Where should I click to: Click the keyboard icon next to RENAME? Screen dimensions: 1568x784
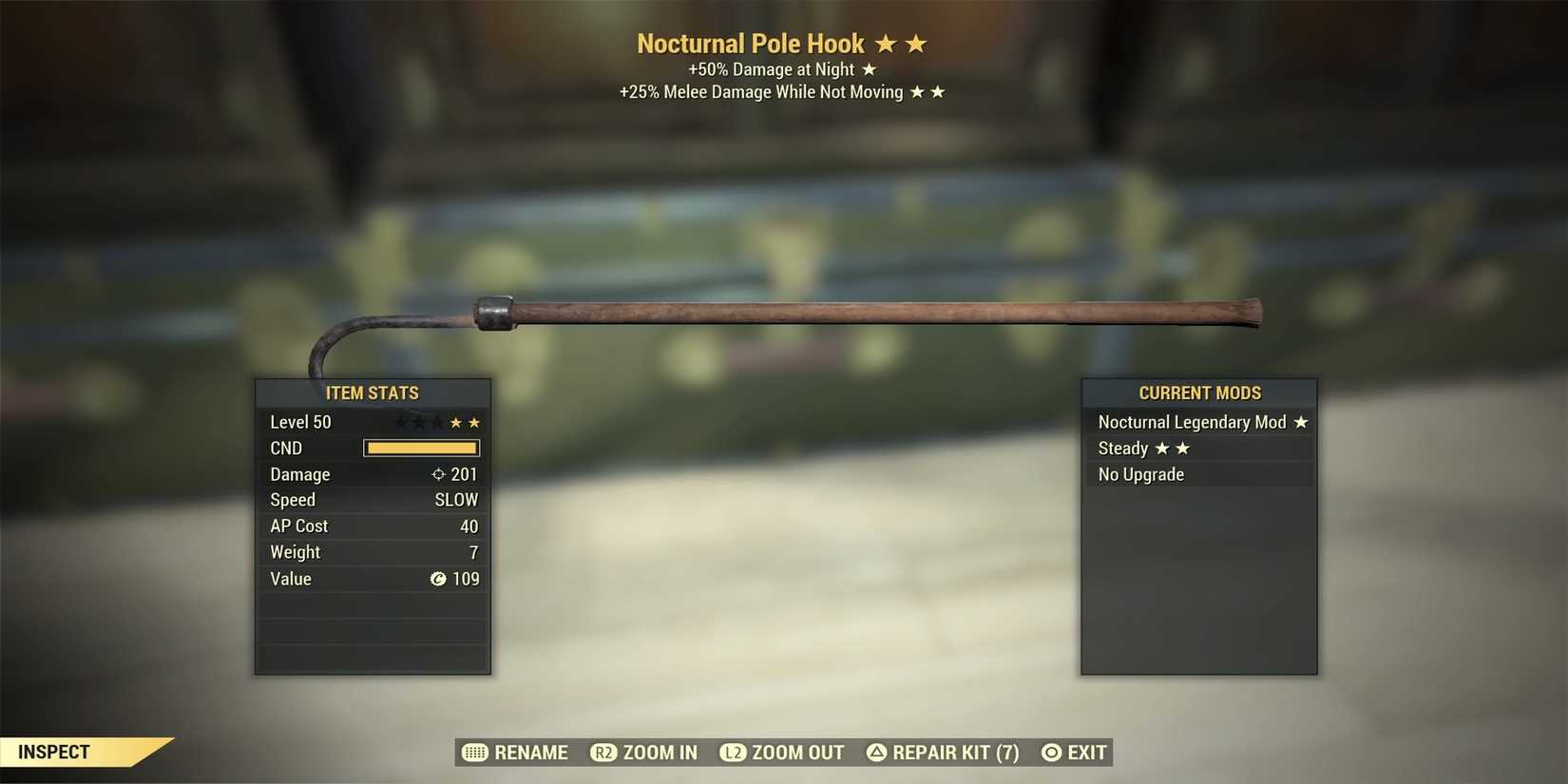point(475,753)
